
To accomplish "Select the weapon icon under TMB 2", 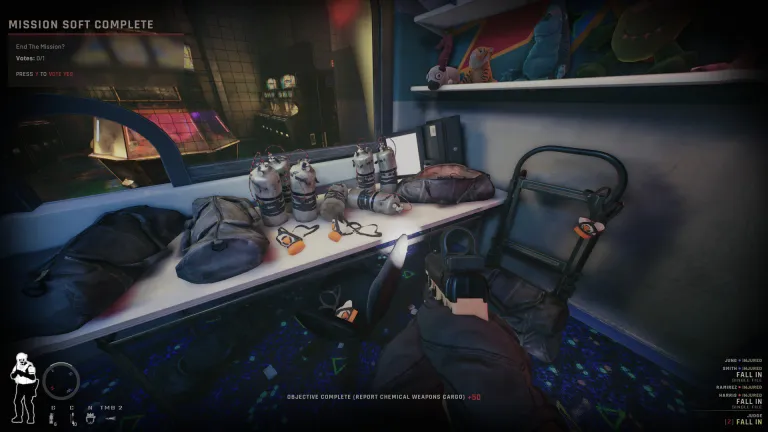I will click(111, 420).
